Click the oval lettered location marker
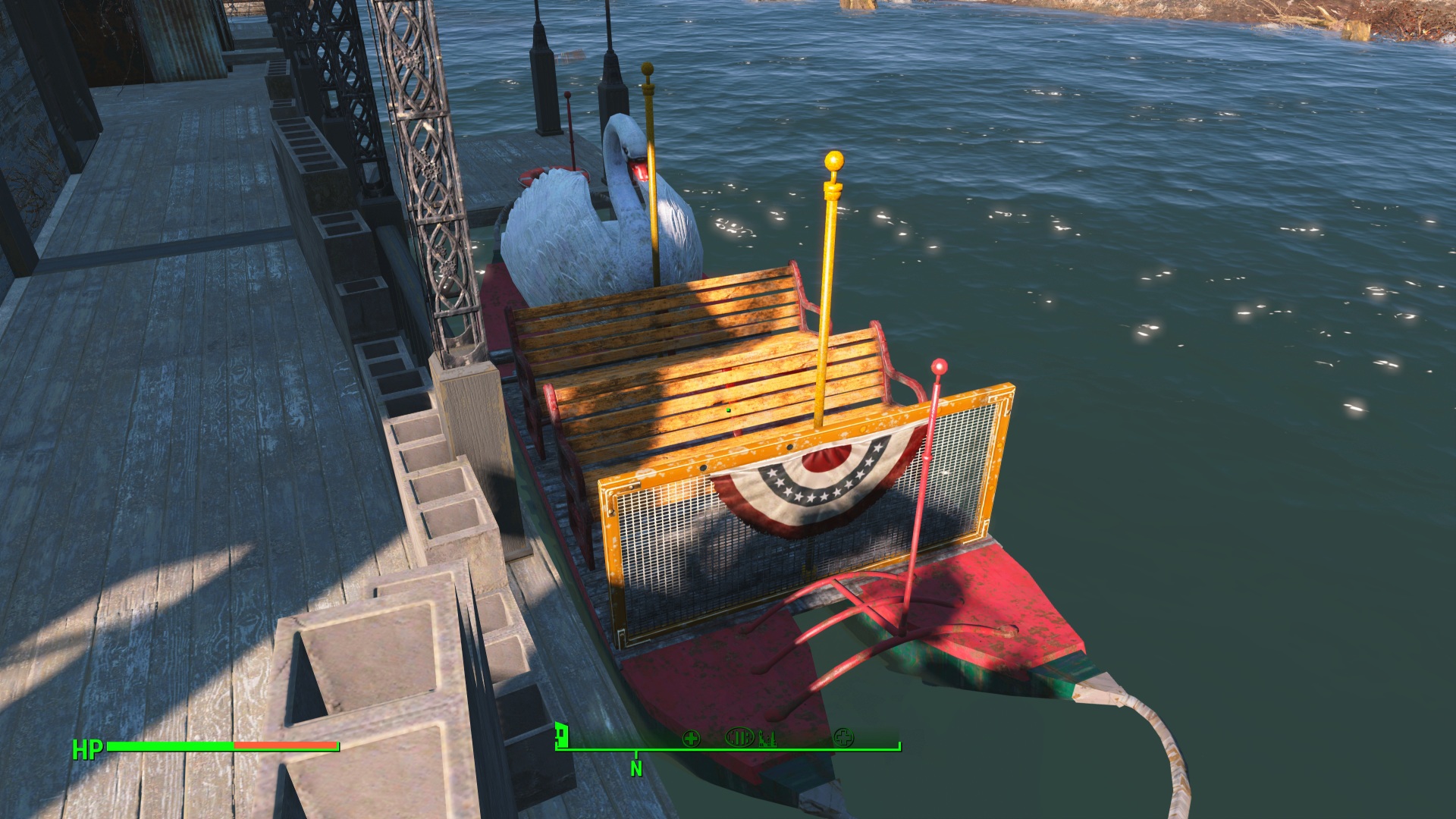Image resolution: width=1456 pixels, height=819 pixels. pos(739,737)
